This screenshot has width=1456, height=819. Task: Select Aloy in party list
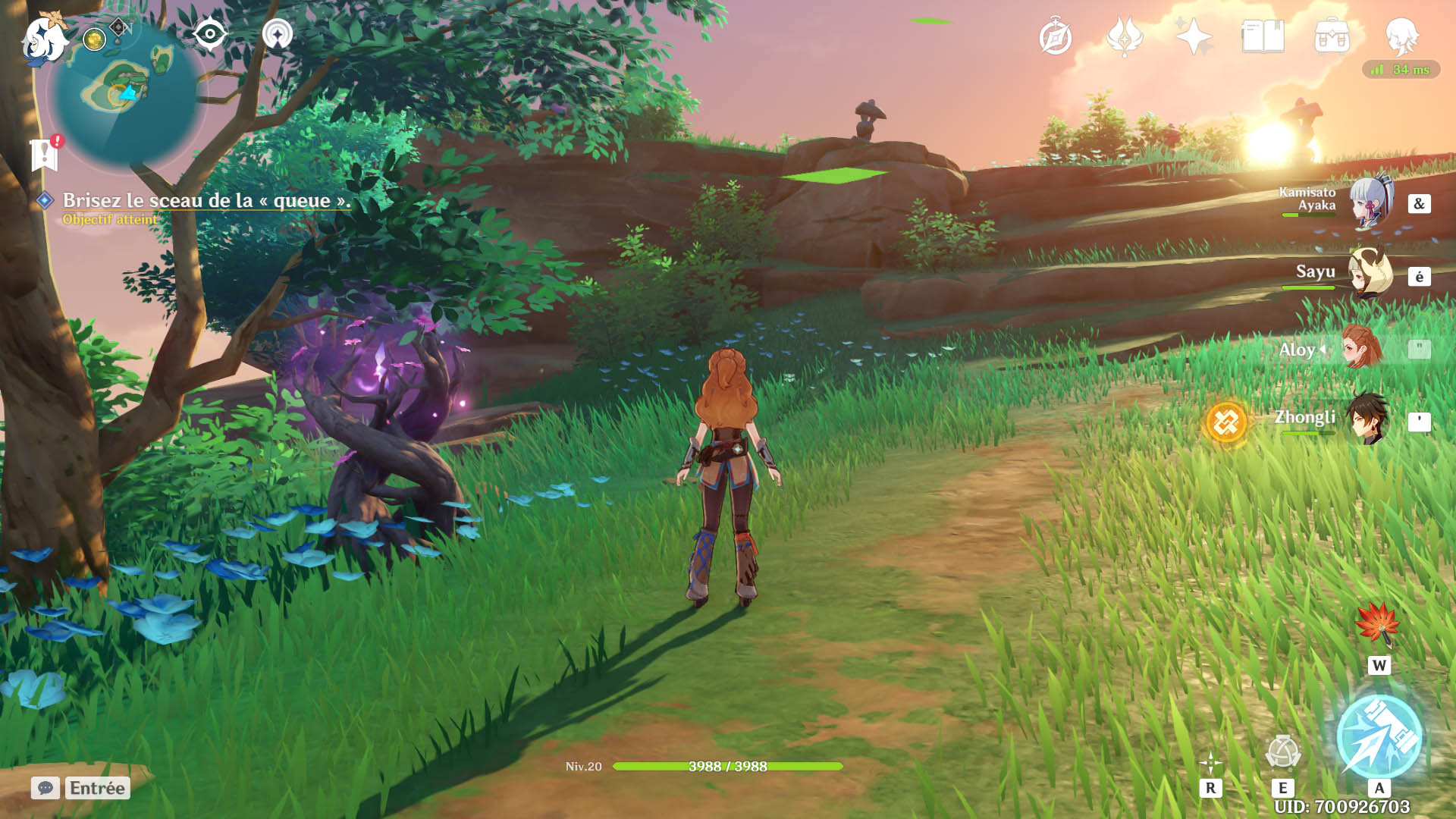coord(1362,348)
